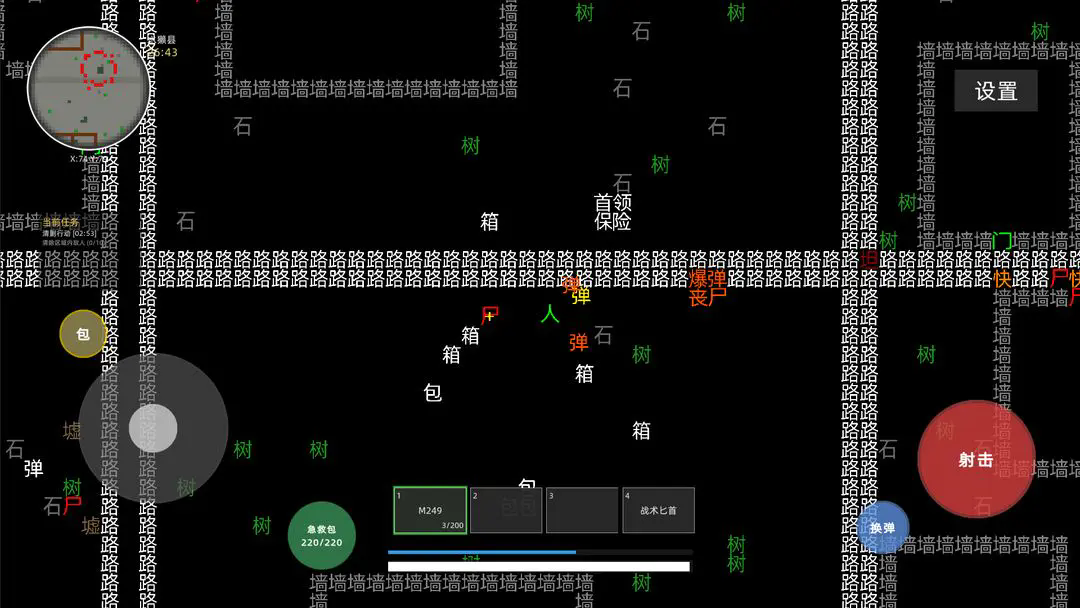Use the green 急救包 first aid kit

322,535
